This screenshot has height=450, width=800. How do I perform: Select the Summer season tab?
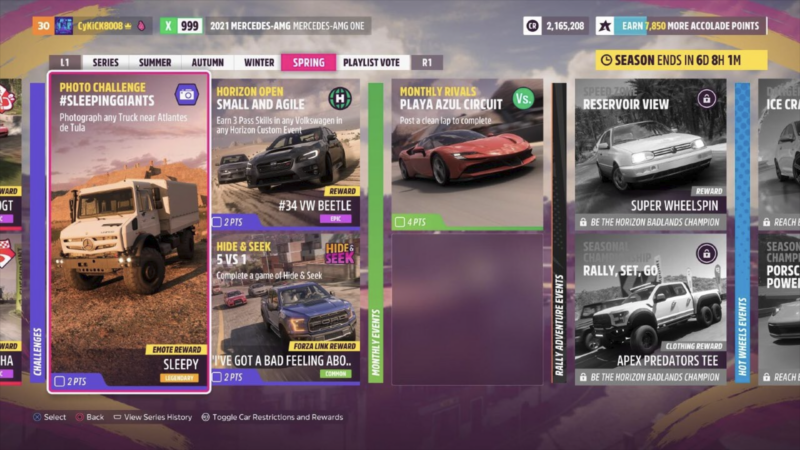(x=154, y=62)
